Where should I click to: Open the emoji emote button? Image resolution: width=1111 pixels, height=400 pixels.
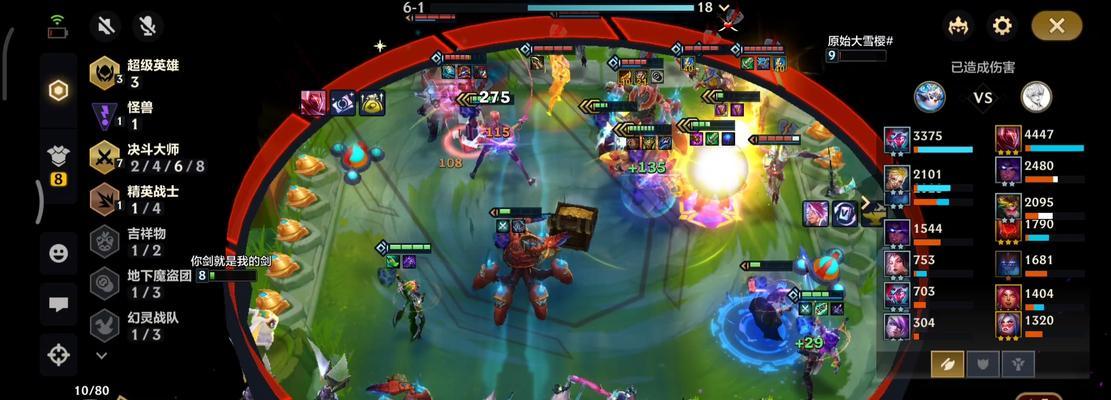59,254
